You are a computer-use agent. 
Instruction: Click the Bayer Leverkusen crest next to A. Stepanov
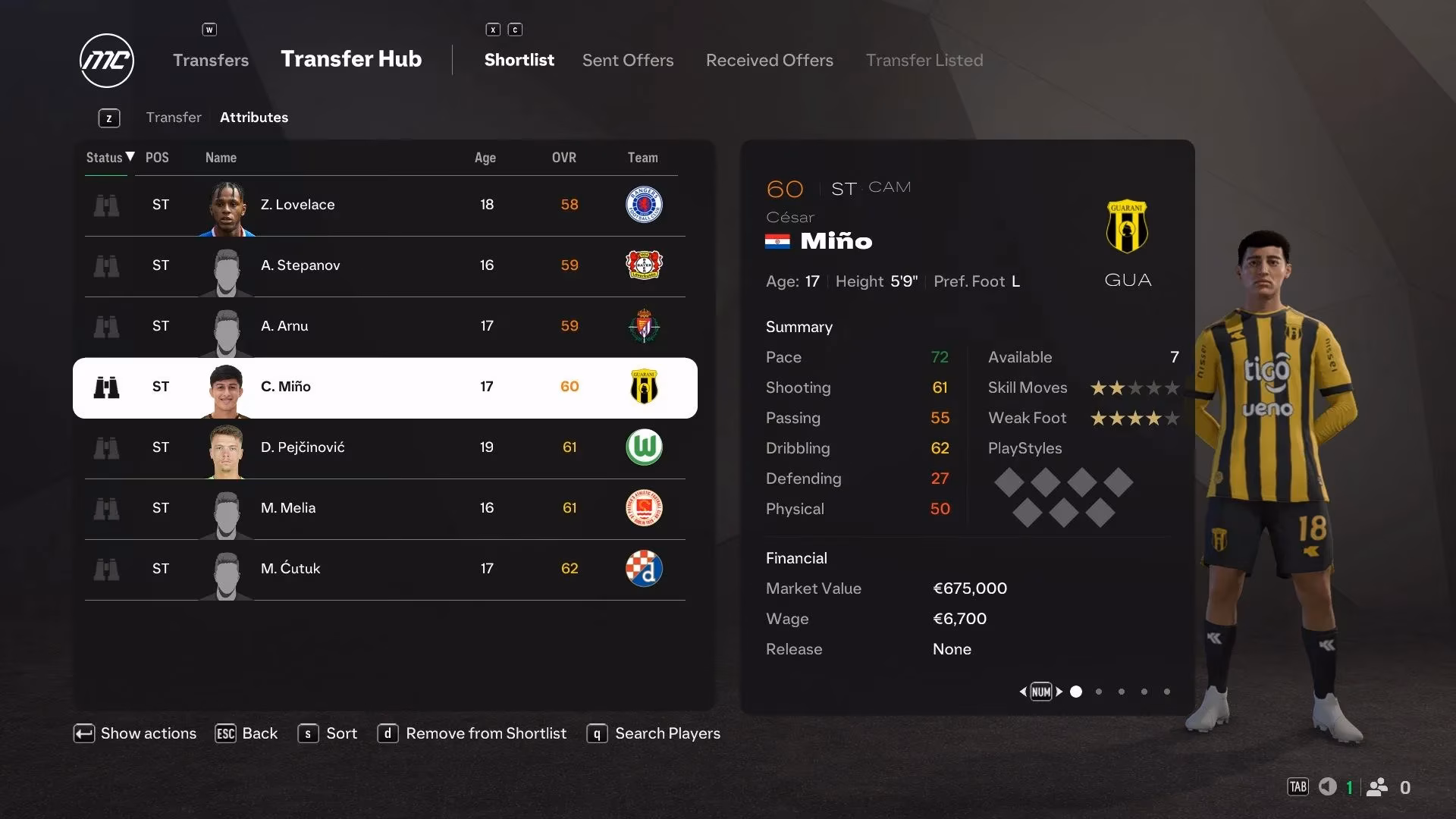pyautogui.click(x=644, y=266)
